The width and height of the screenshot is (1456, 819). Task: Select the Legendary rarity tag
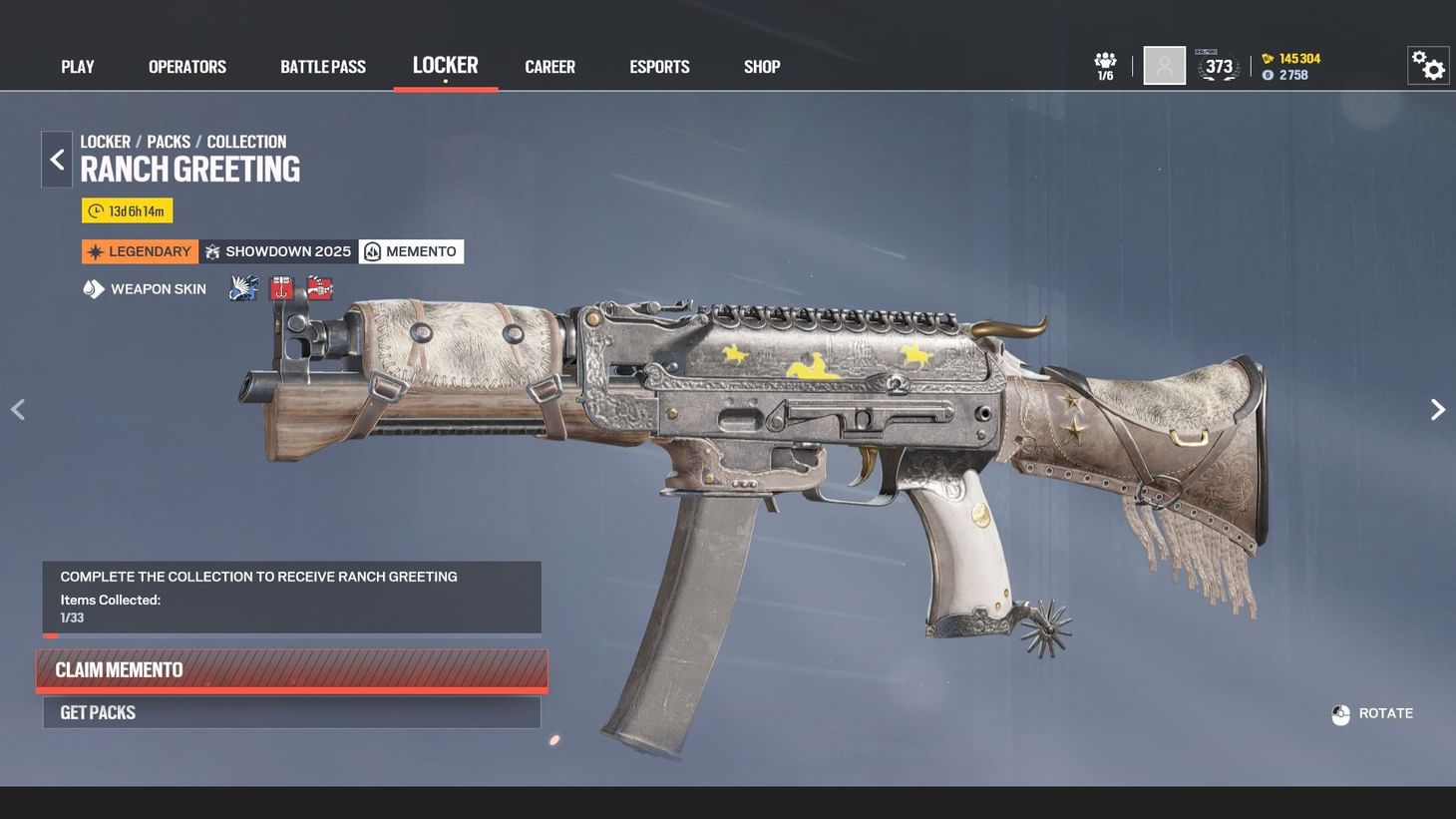139,250
